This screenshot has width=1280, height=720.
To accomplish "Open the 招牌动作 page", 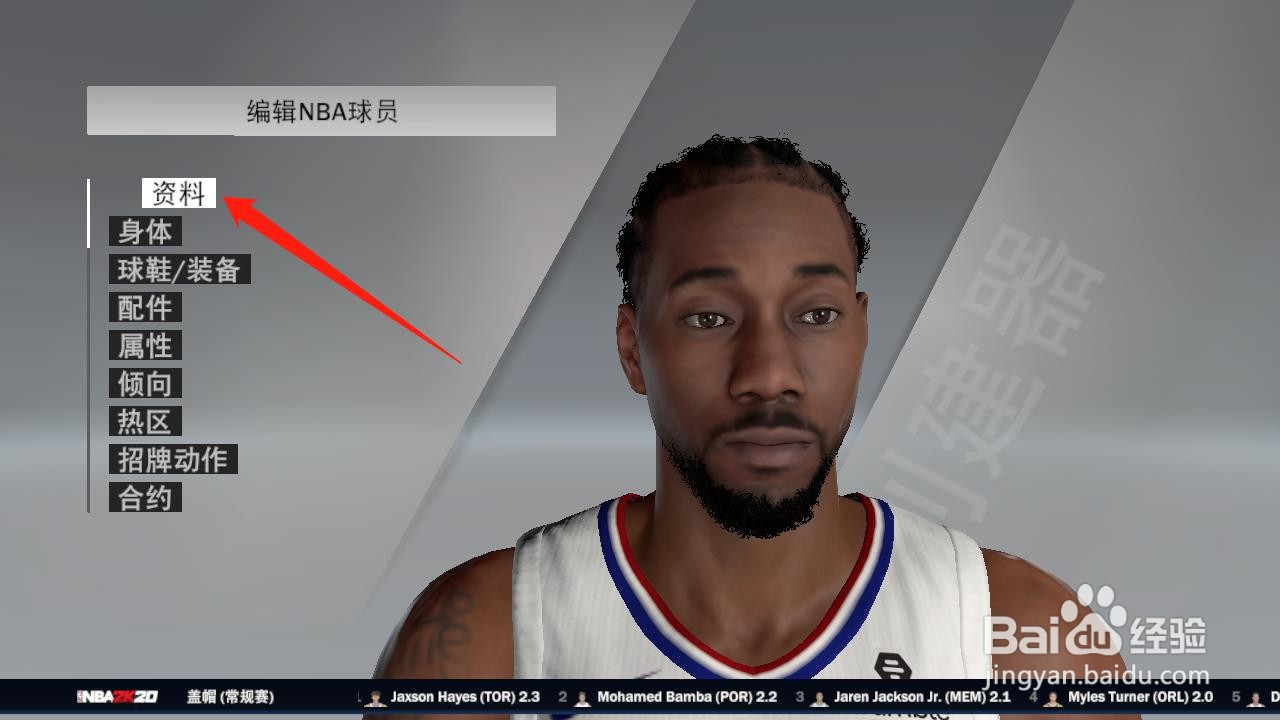I will coord(175,459).
